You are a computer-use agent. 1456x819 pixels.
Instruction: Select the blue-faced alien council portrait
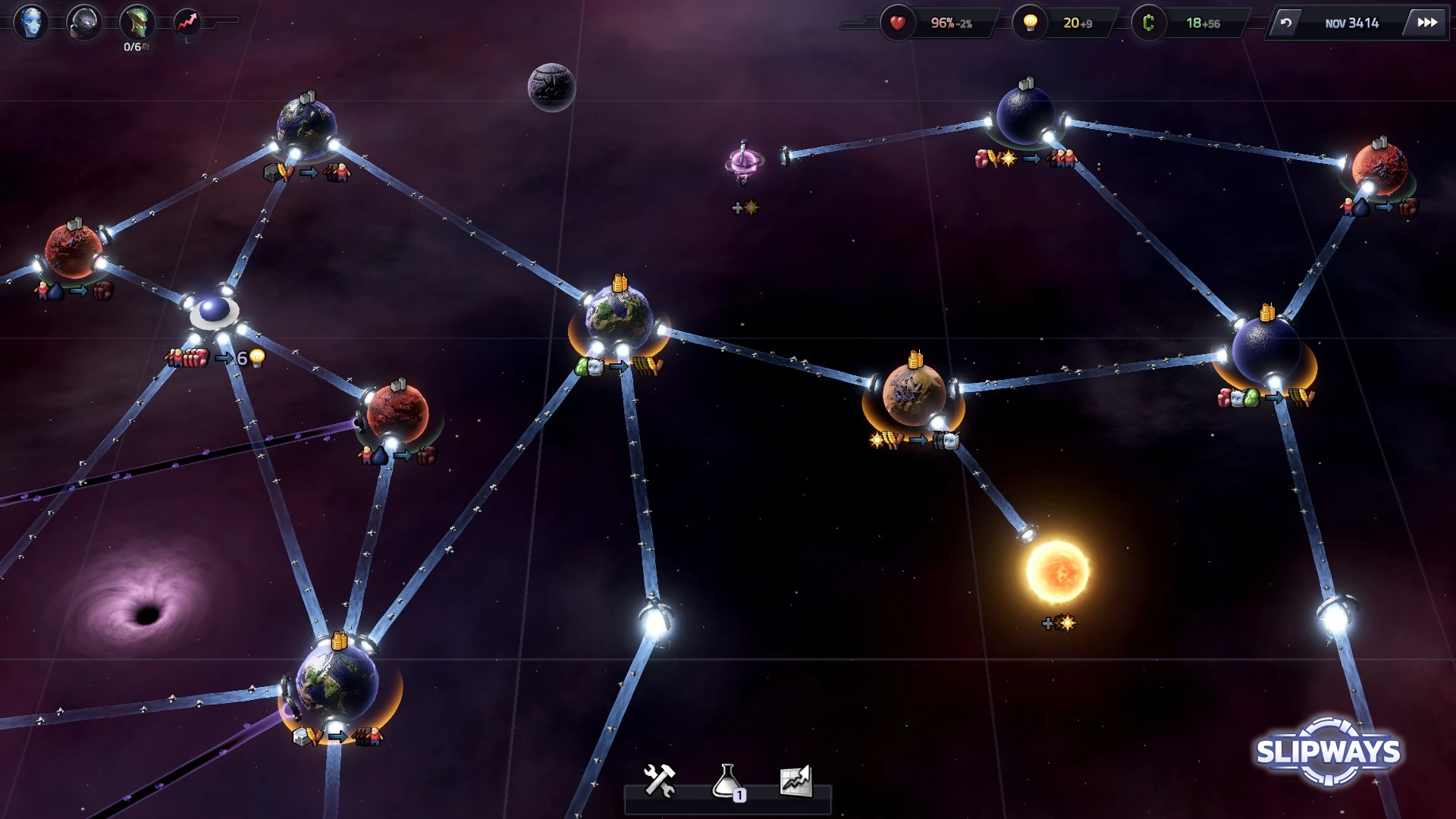point(31,22)
